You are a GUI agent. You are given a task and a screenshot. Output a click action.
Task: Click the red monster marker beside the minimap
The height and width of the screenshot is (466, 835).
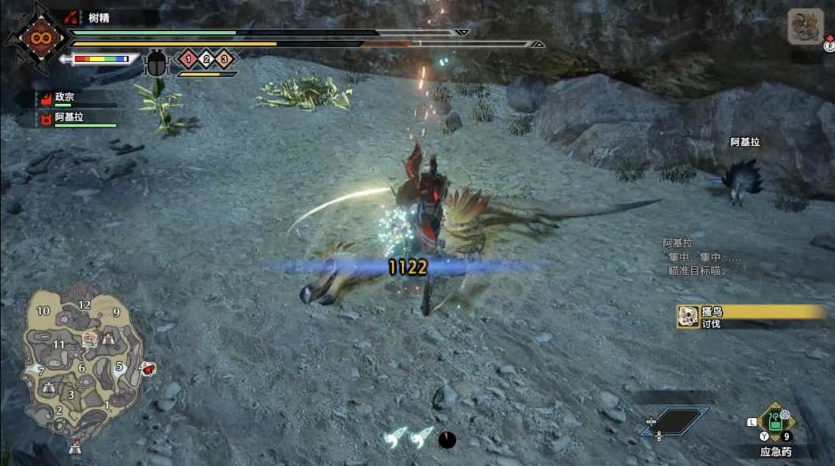pos(148,369)
